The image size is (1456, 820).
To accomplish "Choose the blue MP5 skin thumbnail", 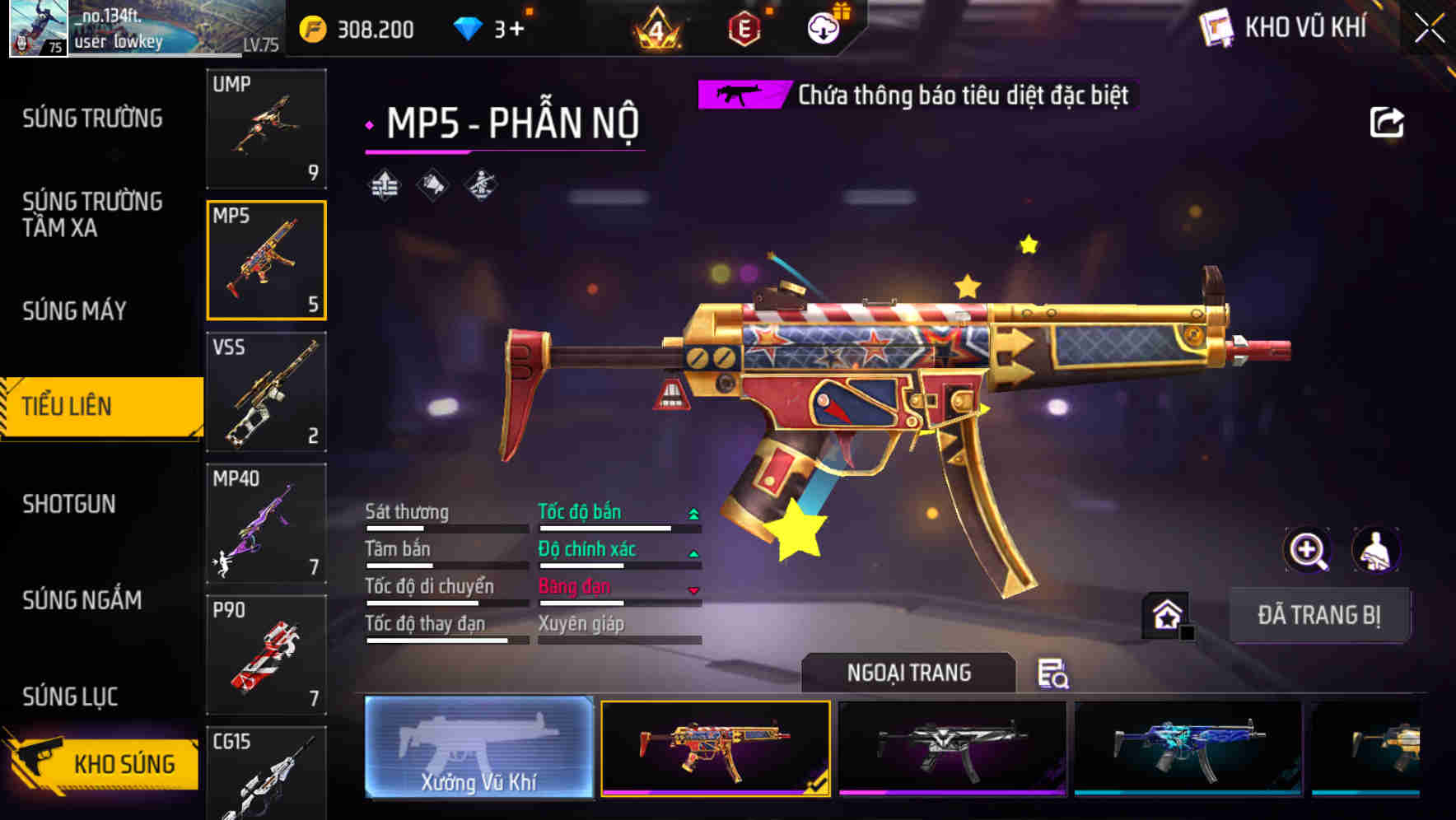I will (1188, 748).
